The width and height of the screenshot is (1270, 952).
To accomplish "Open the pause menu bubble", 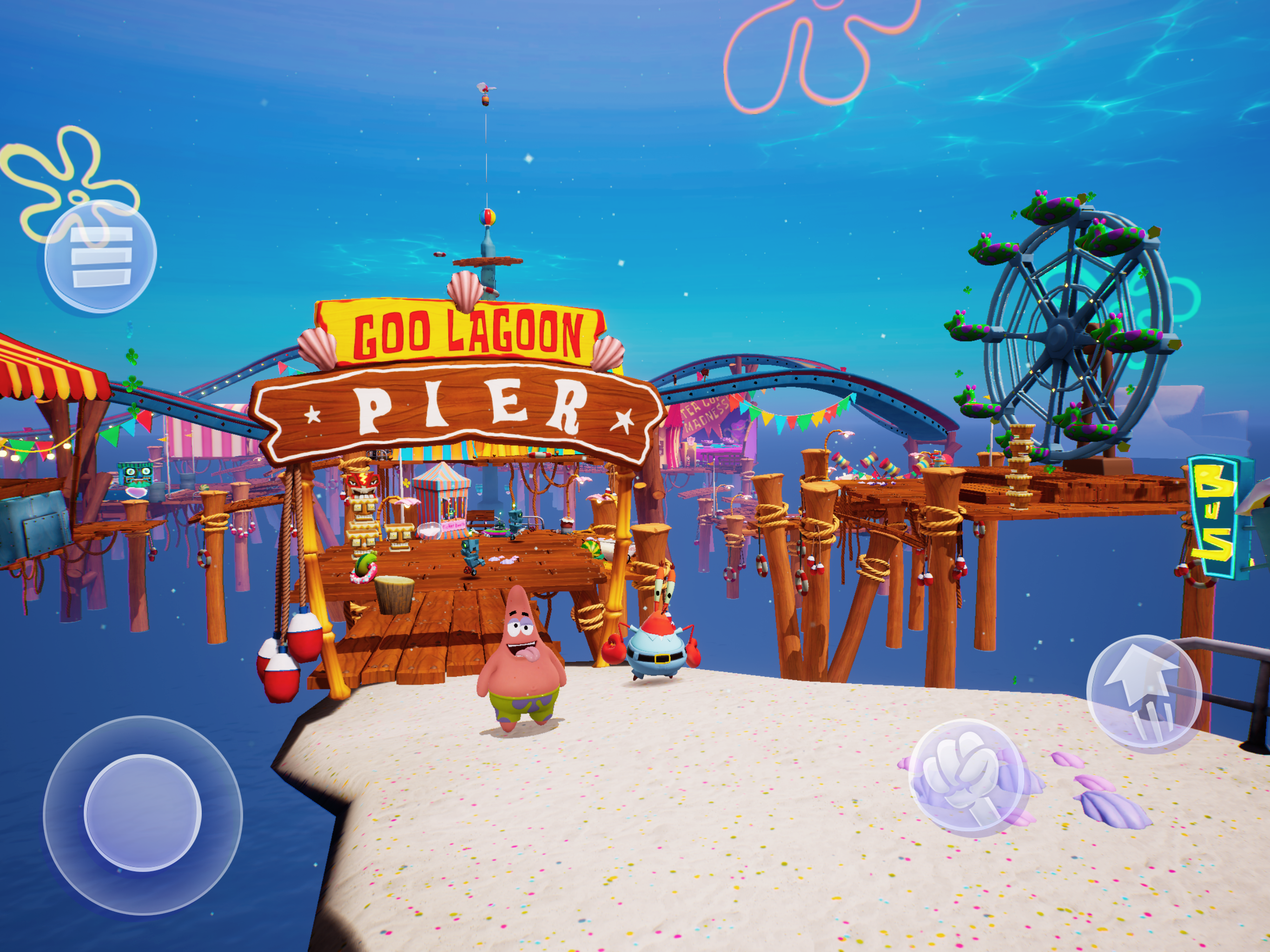I will (100, 256).
